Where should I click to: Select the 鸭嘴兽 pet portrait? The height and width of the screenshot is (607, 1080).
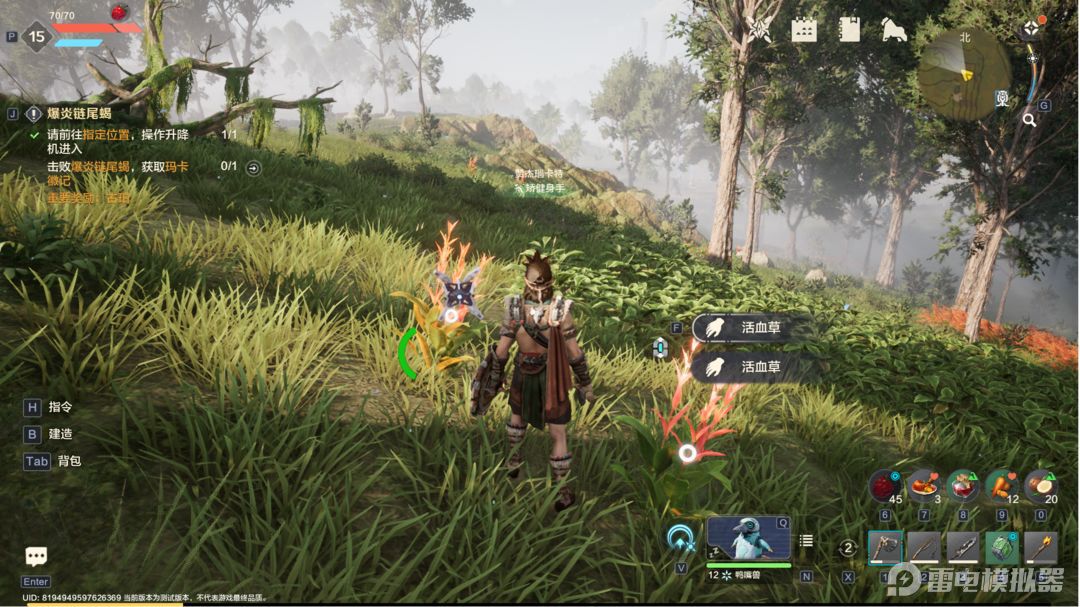748,539
